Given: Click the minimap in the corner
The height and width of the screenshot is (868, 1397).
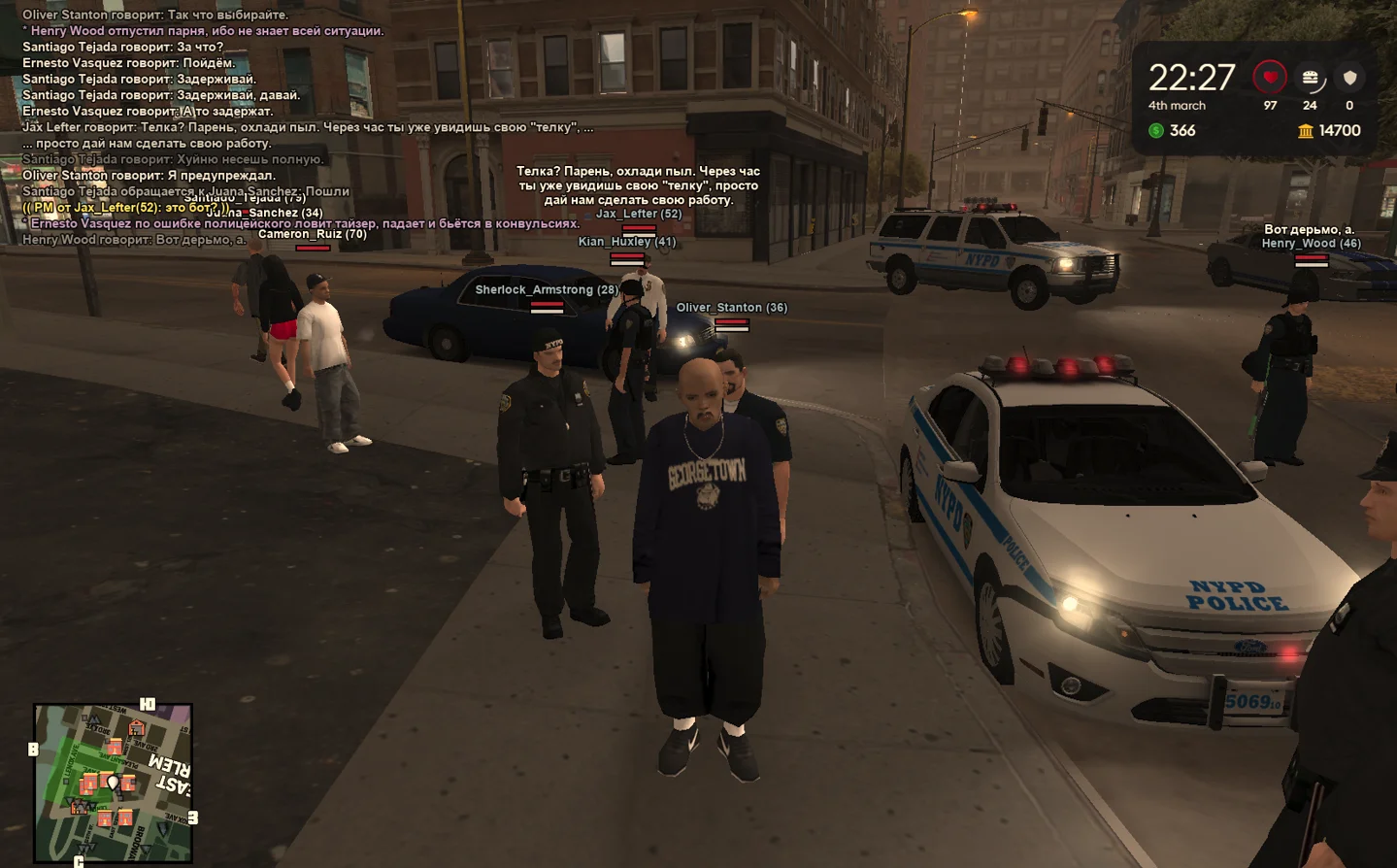Looking at the screenshot, I should (x=113, y=783).
